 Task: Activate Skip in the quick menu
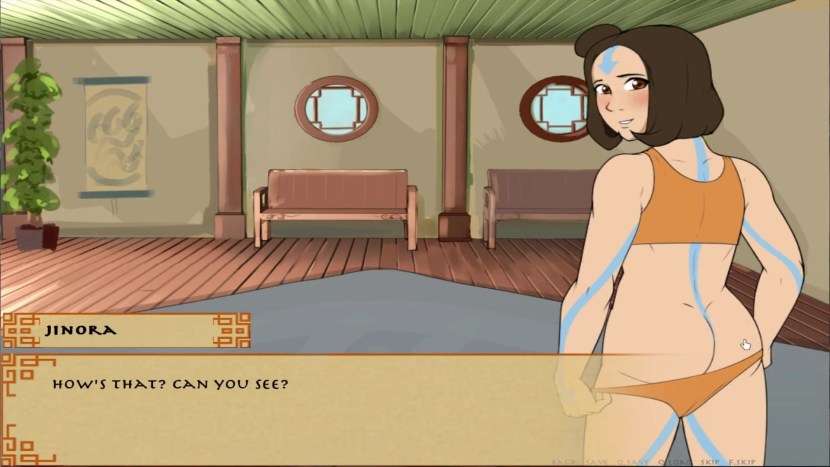pos(710,462)
